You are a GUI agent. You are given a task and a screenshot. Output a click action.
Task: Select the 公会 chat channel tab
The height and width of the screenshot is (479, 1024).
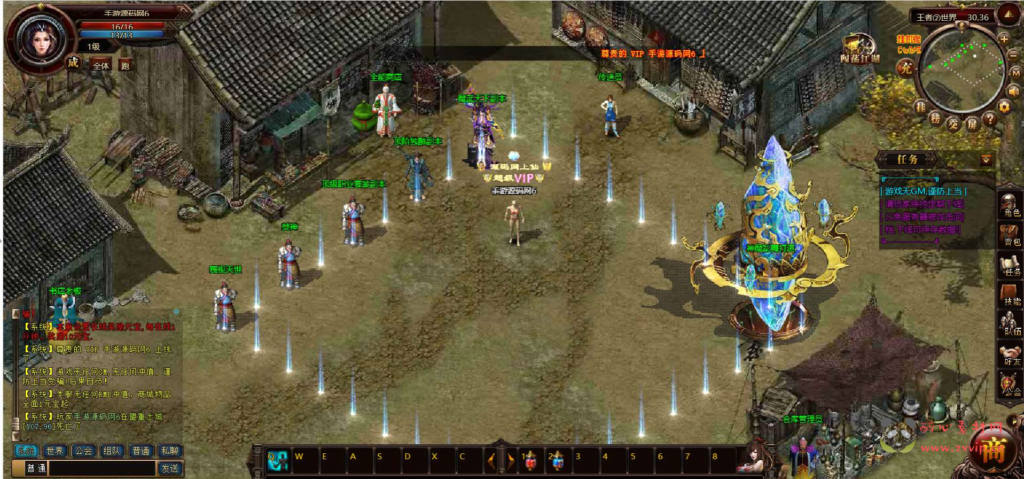click(84, 450)
